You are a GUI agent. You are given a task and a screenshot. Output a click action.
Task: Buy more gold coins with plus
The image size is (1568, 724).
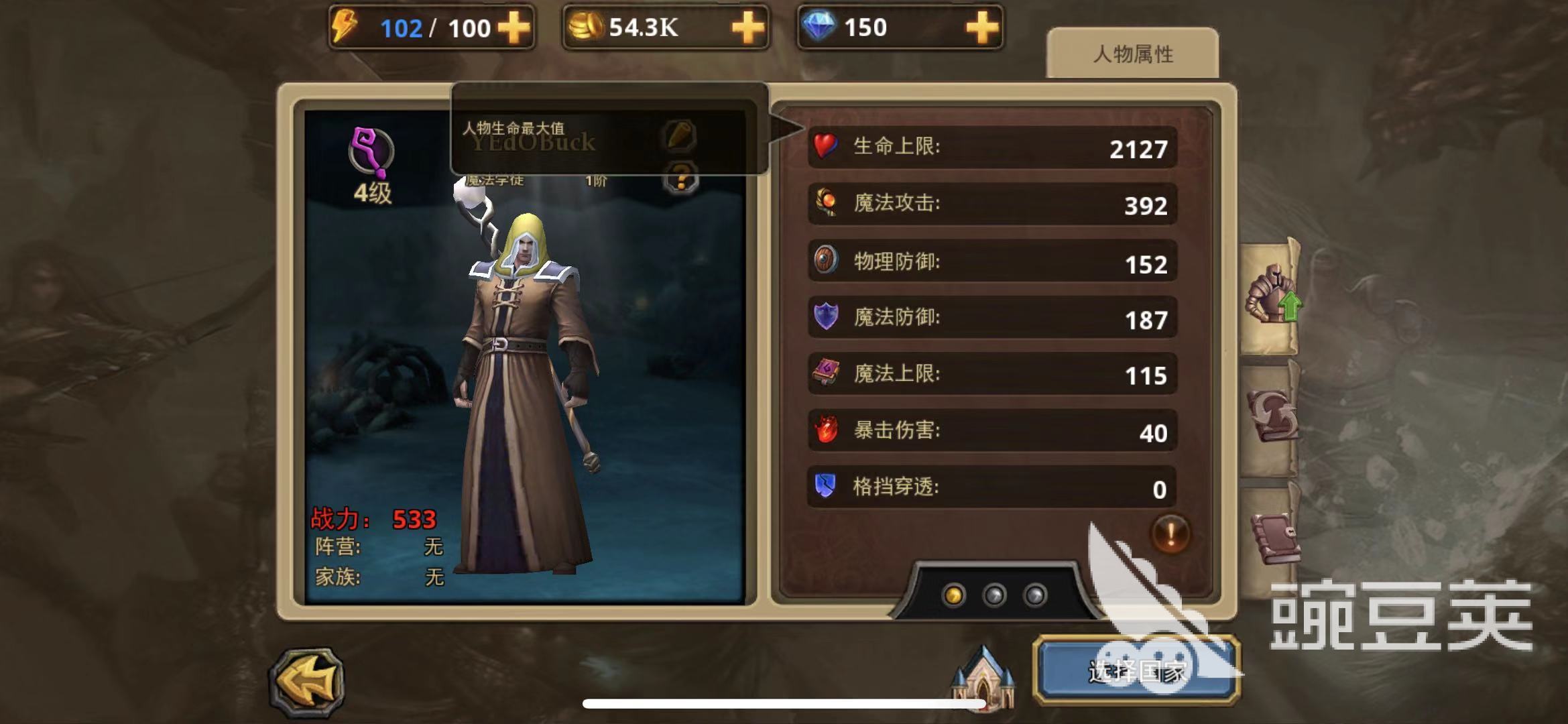coord(747,28)
